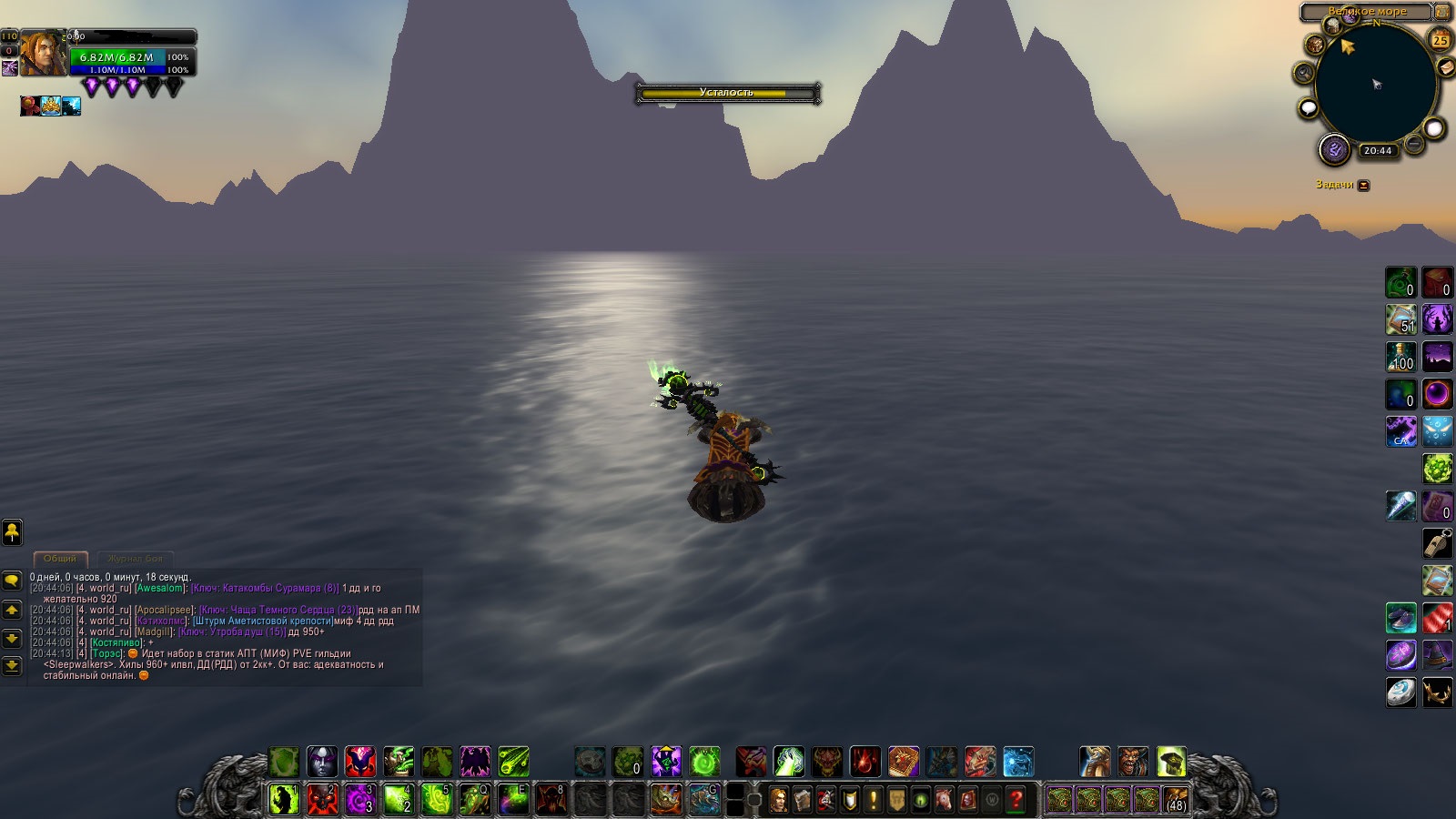The image size is (1456, 819).
Task: Open the chat menu speech bubble button
Action: 12,580
